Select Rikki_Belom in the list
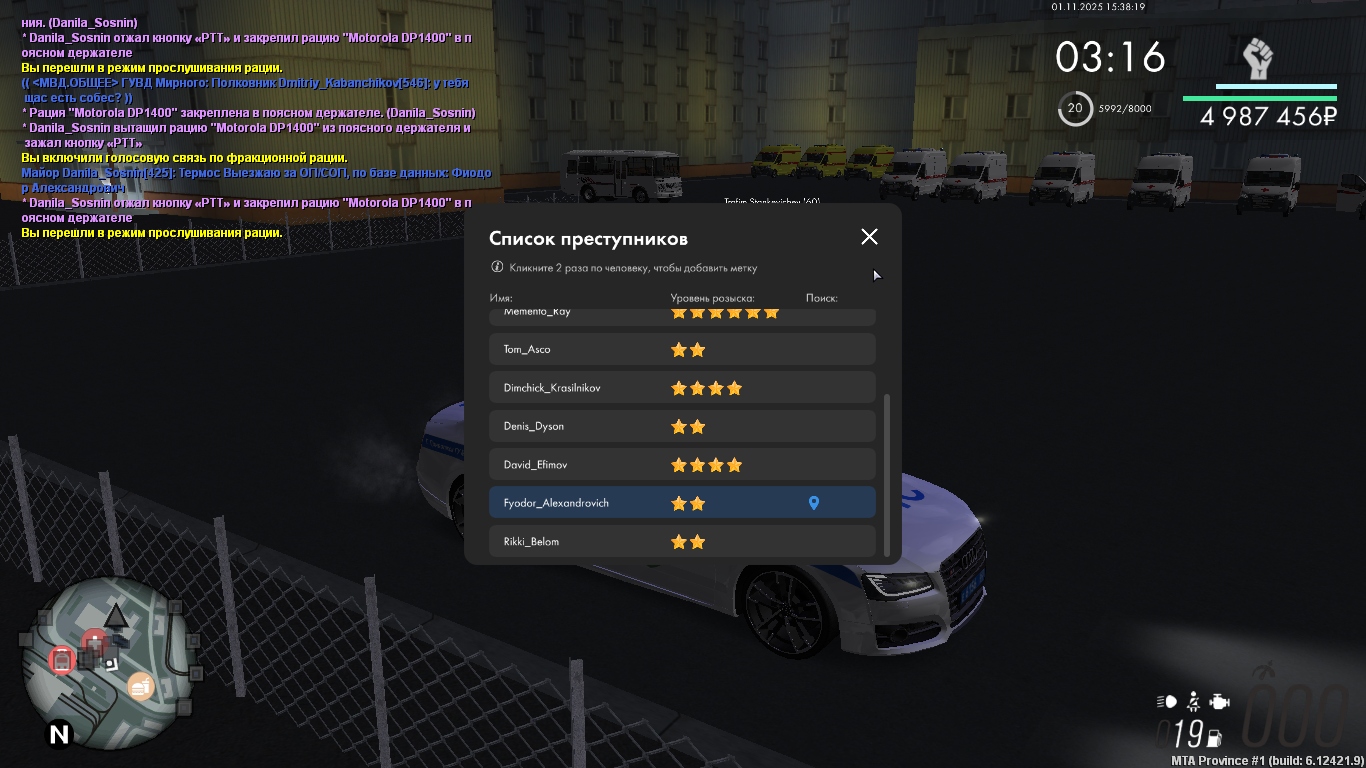This screenshot has width=1366, height=768. (682, 542)
